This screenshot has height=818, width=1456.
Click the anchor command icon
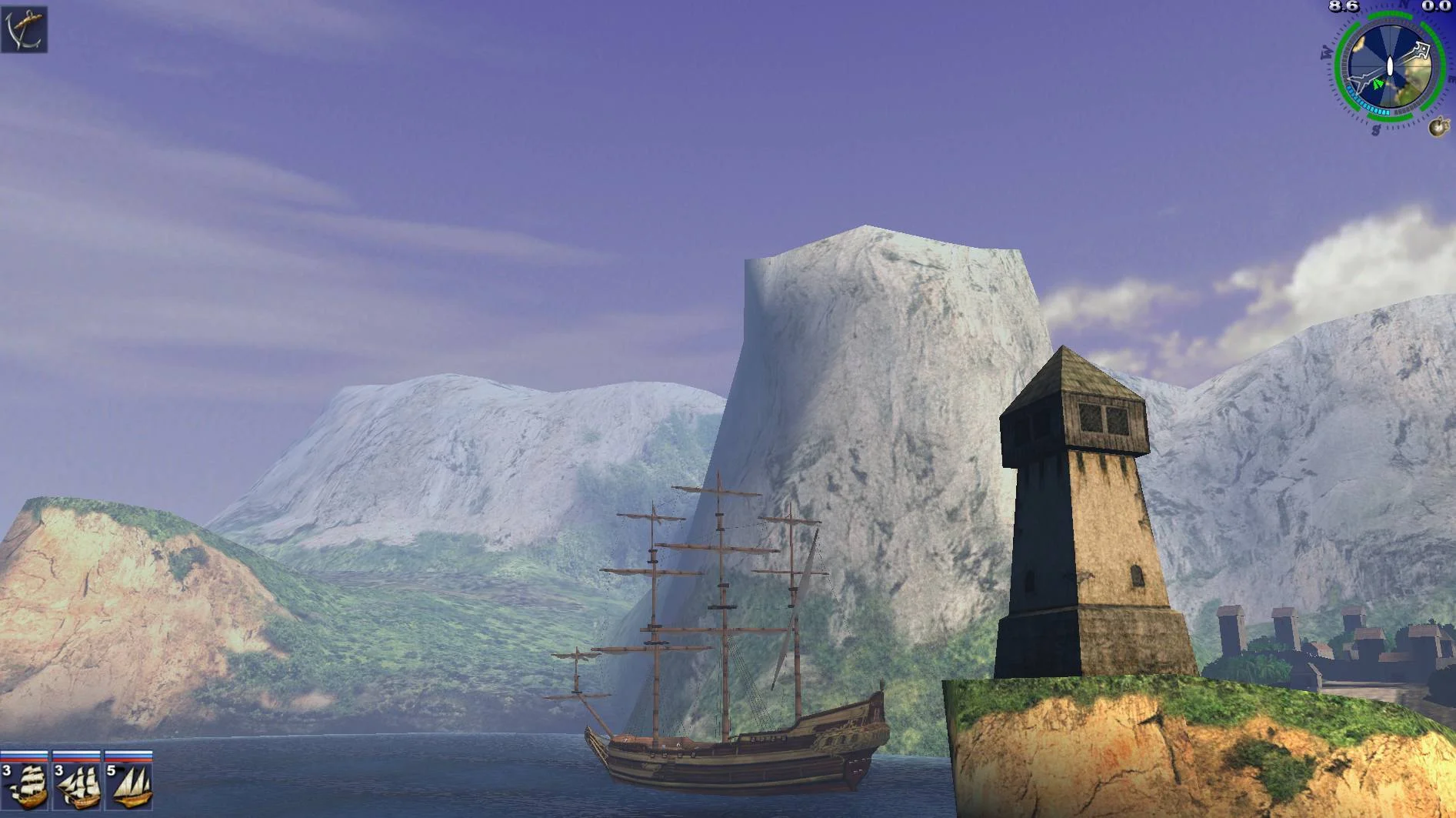click(24, 29)
